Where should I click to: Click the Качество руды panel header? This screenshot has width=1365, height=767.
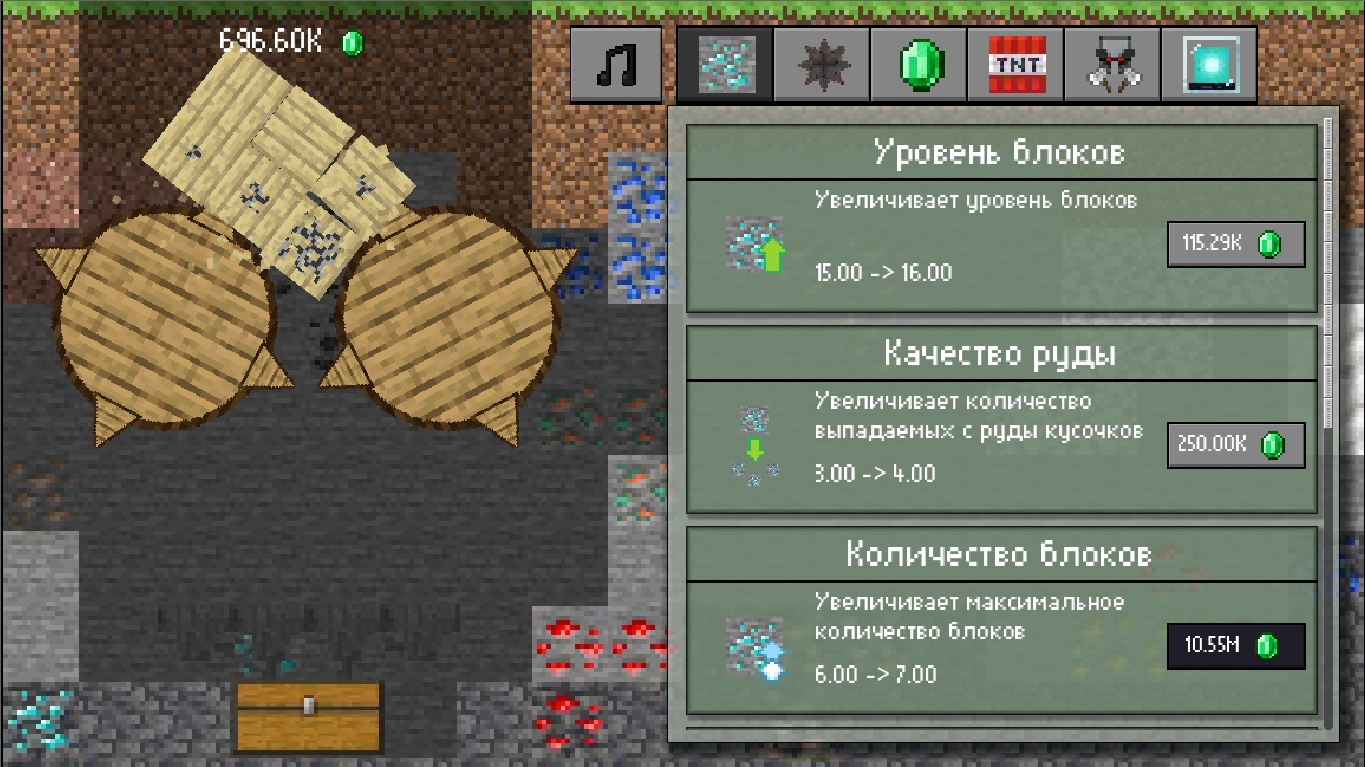1000,354
